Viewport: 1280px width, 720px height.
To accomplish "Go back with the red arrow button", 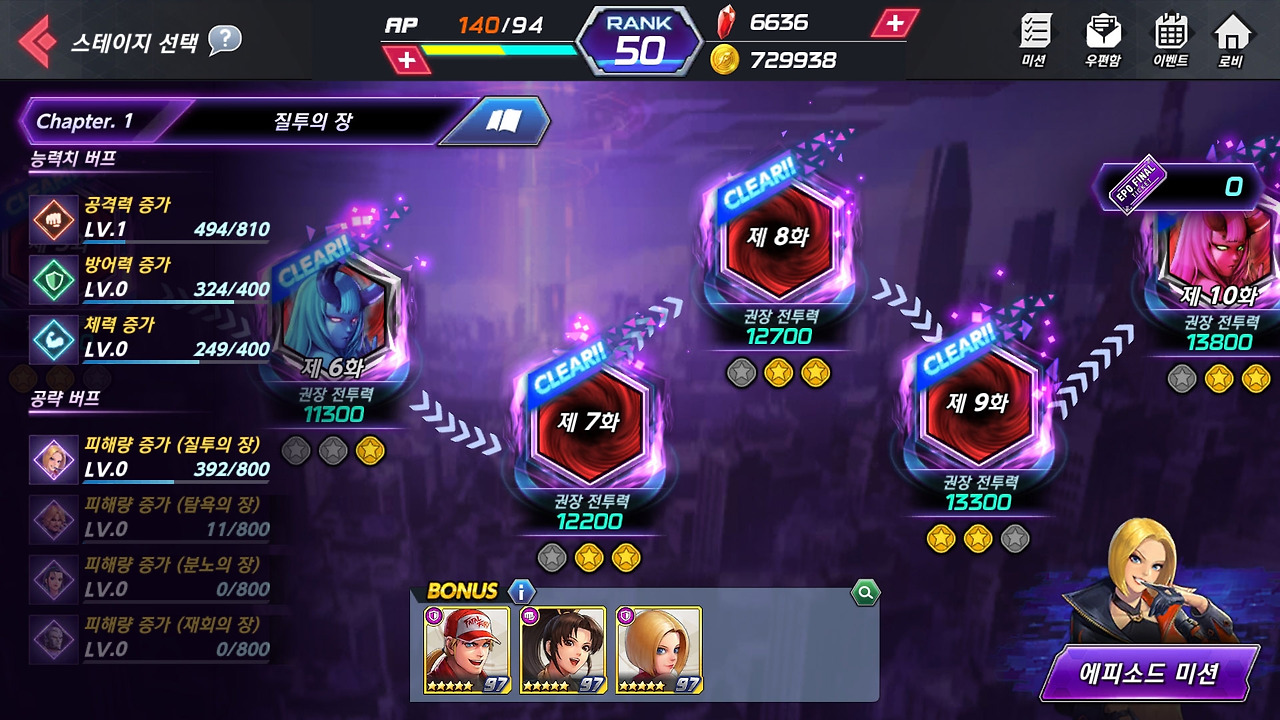I will 38,41.
